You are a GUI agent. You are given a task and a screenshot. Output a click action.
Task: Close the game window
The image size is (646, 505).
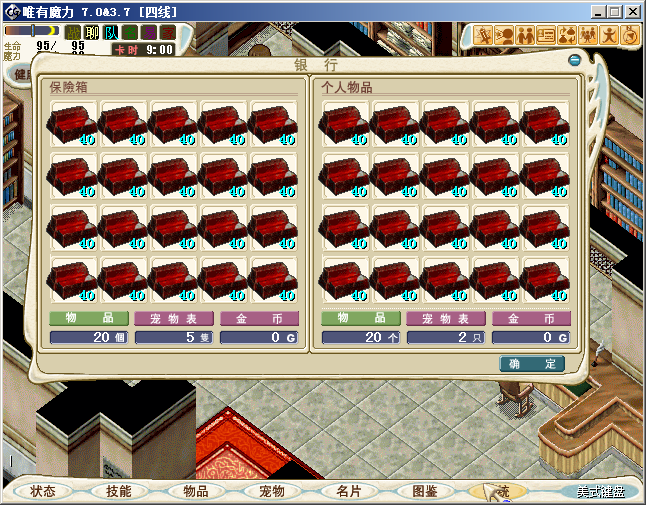click(633, 11)
